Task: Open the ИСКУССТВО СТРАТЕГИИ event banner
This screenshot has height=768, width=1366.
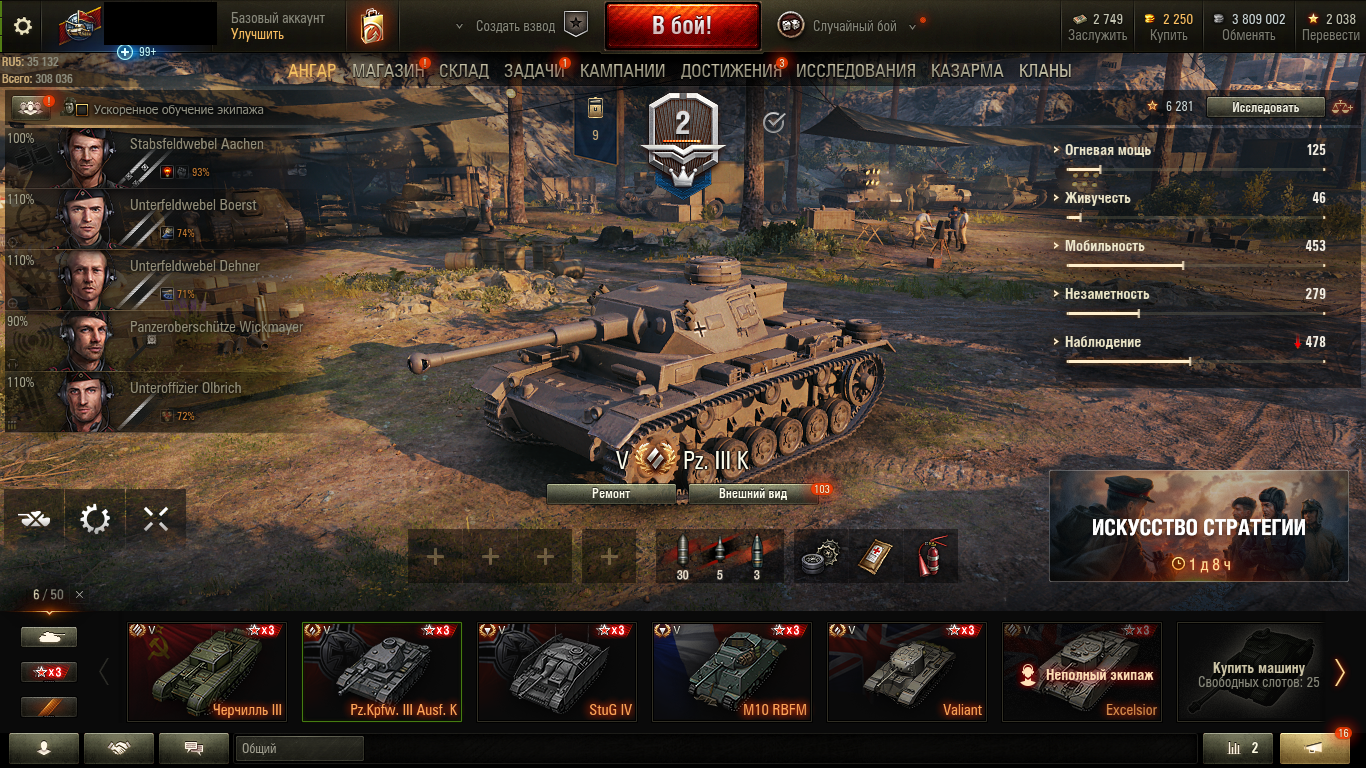Action: coord(1197,526)
